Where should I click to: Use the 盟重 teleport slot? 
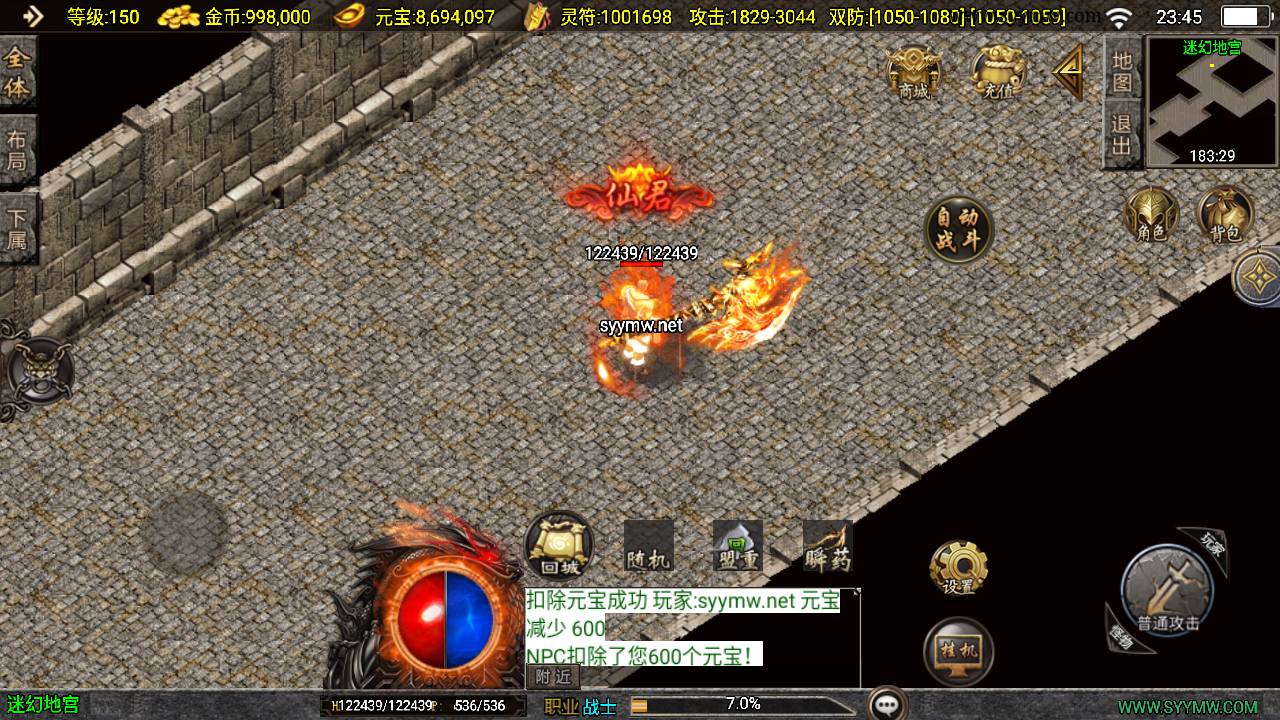pyautogui.click(x=738, y=546)
